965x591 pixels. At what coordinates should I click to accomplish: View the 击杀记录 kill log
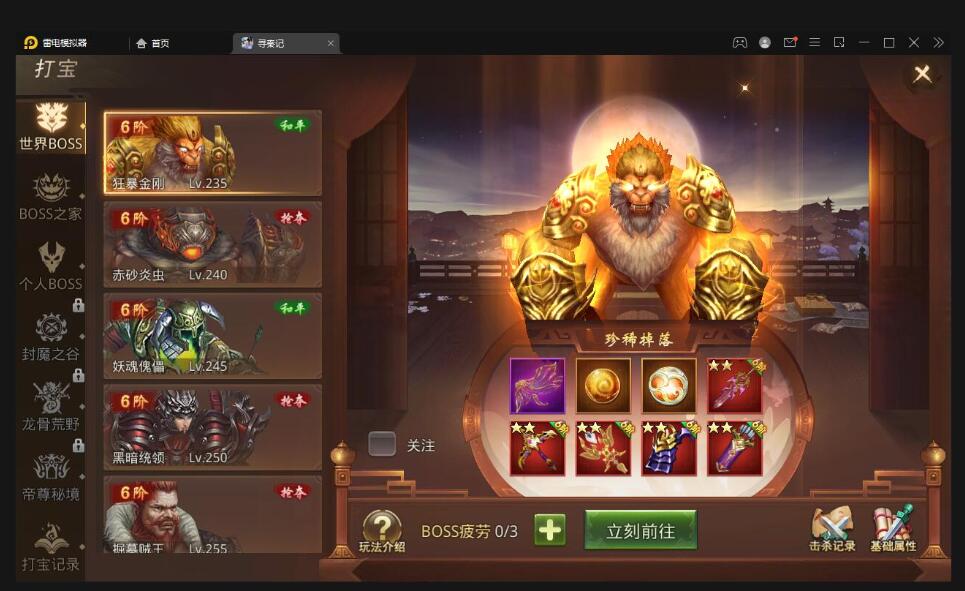click(832, 529)
